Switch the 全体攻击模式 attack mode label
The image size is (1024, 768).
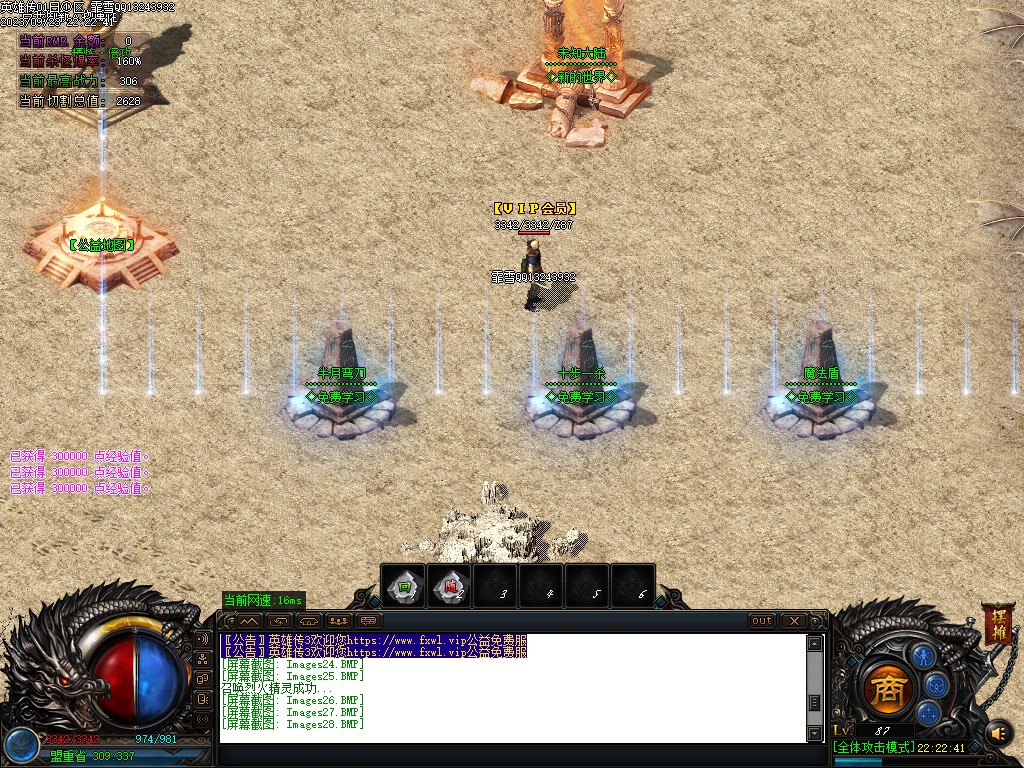pos(874,747)
